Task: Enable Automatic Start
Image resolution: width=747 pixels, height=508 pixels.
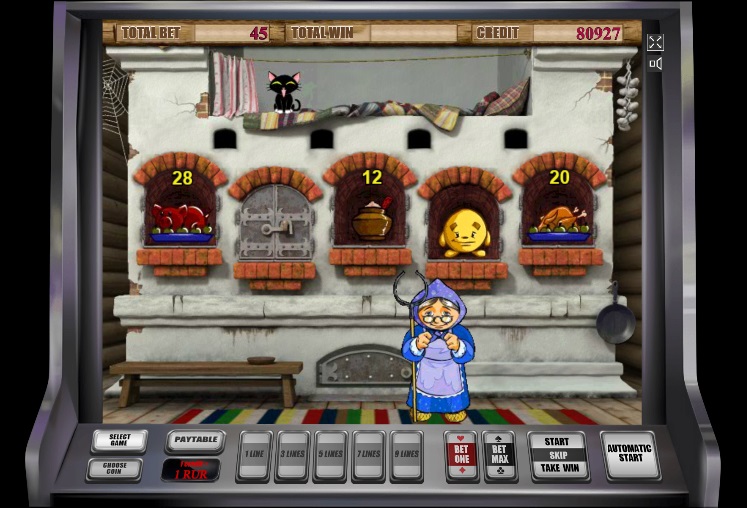Action: [630, 456]
